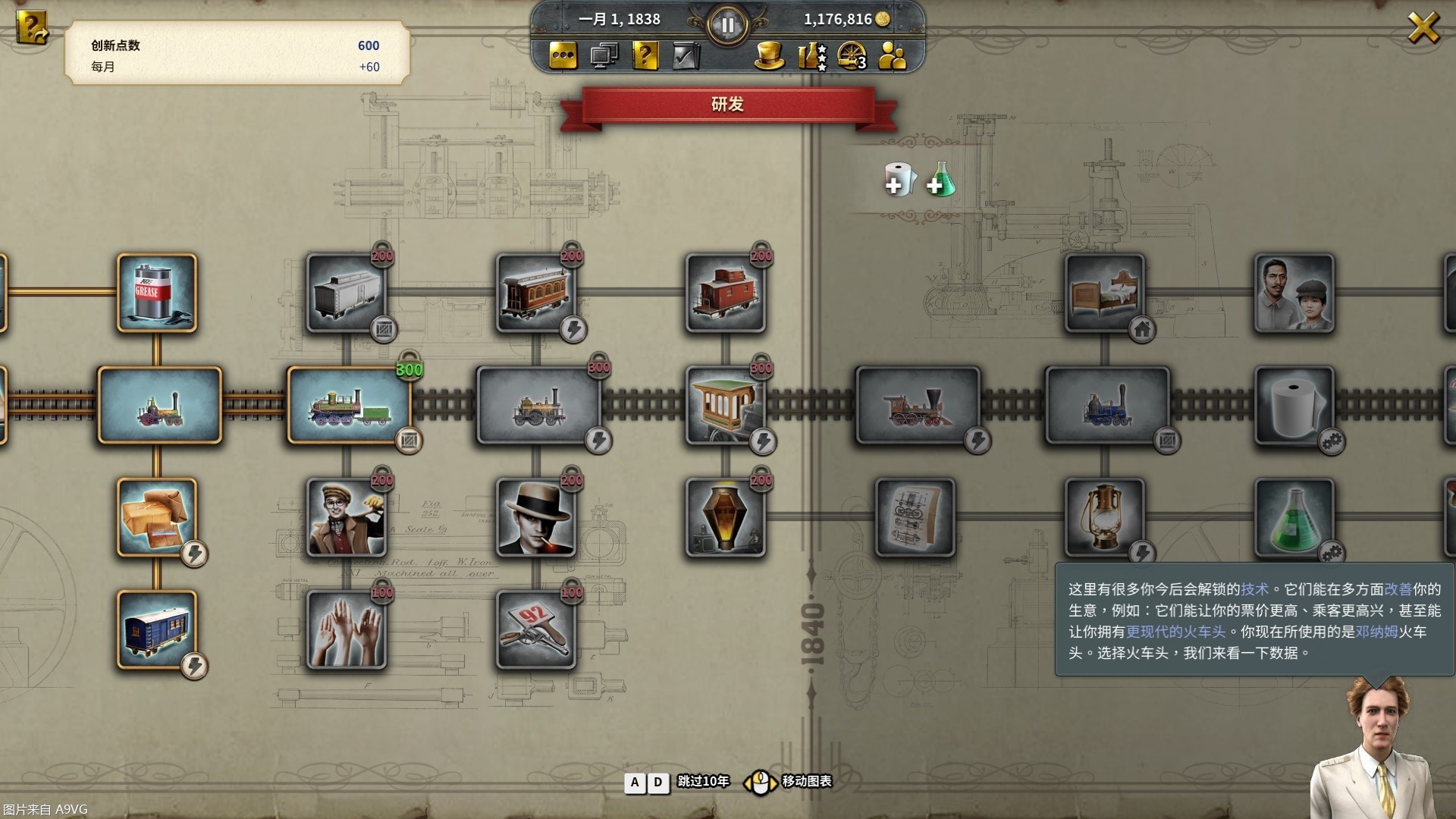Select the brown passenger car technology
The width and height of the screenshot is (1456, 819).
click(536, 293)
